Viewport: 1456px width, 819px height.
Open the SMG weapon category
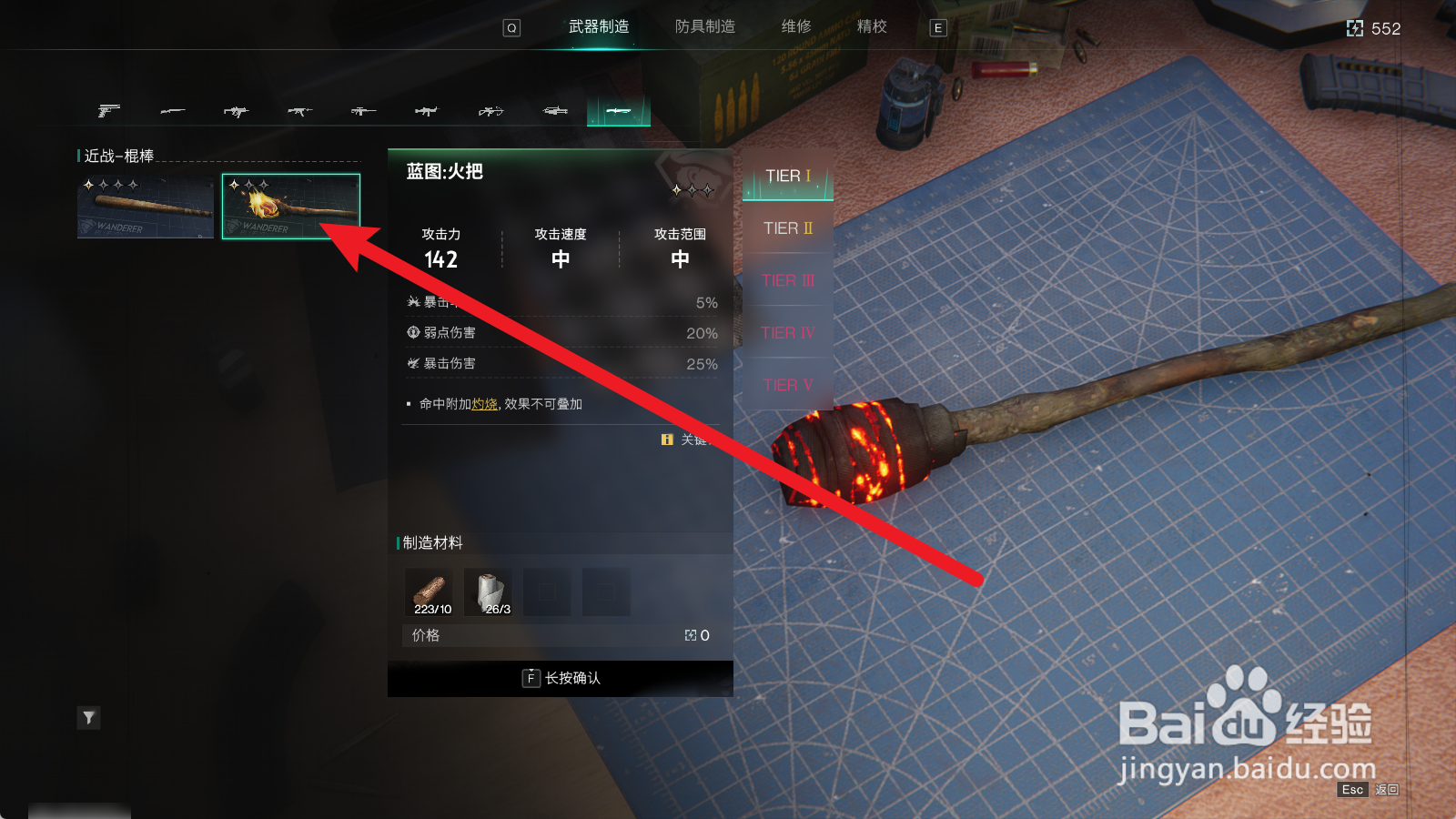coord(238,111)
